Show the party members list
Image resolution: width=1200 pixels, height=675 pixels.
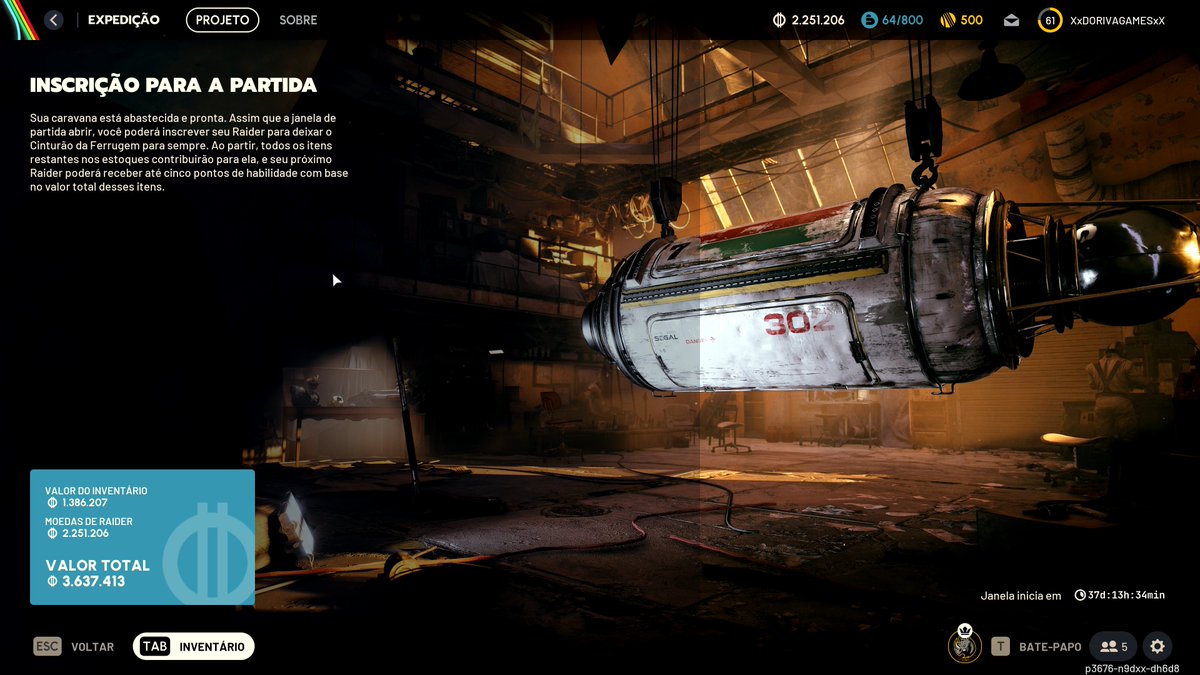click(x=1113, y=647)
